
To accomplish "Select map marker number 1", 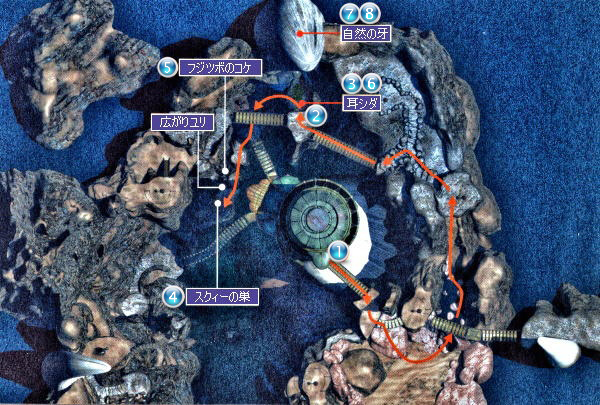I will (337, 254).
